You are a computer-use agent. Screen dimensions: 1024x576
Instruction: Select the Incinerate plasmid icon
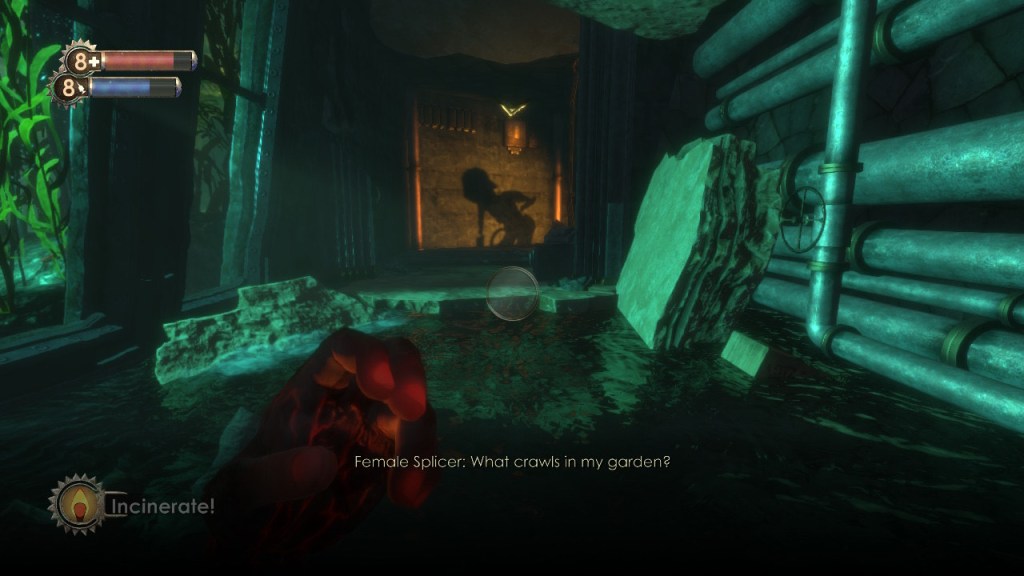(x=75, y=503)
